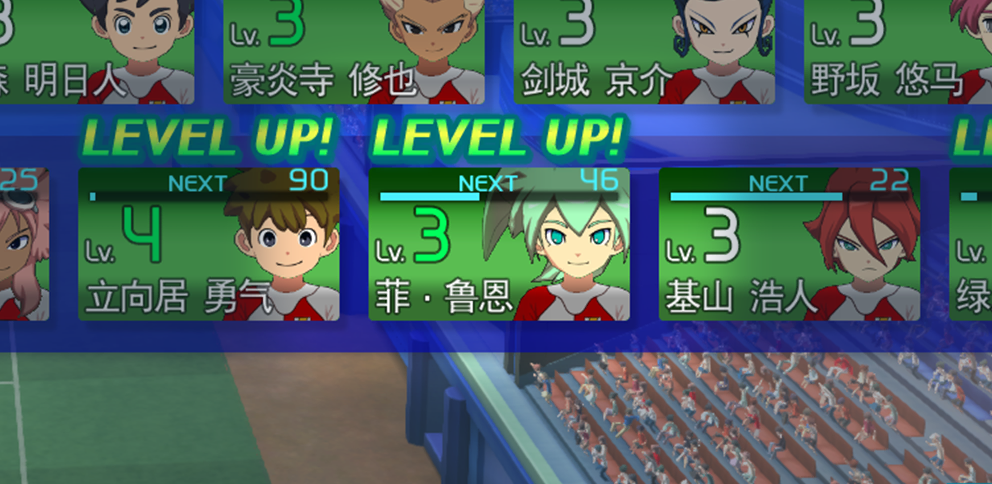Viewport: 992px width, 484px height.
Task: Click the 基山 浩人 player card
Action: pos(789,245)
